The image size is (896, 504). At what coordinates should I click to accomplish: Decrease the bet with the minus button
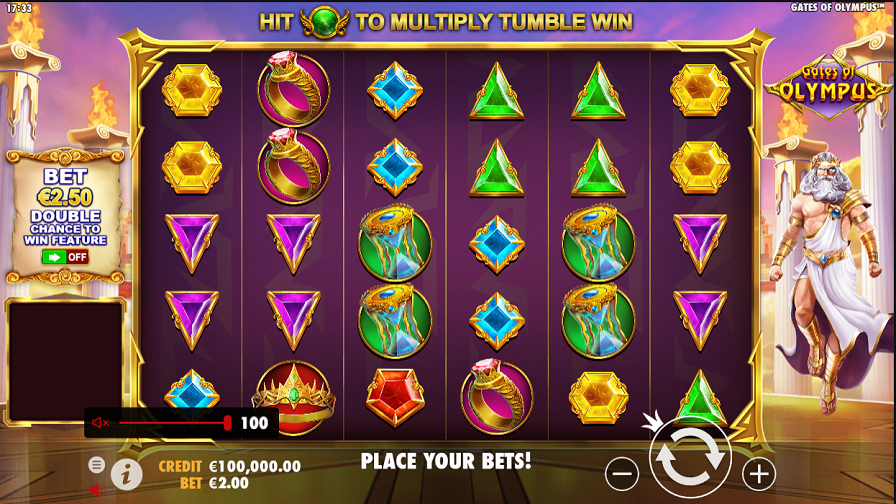(622, 473)
